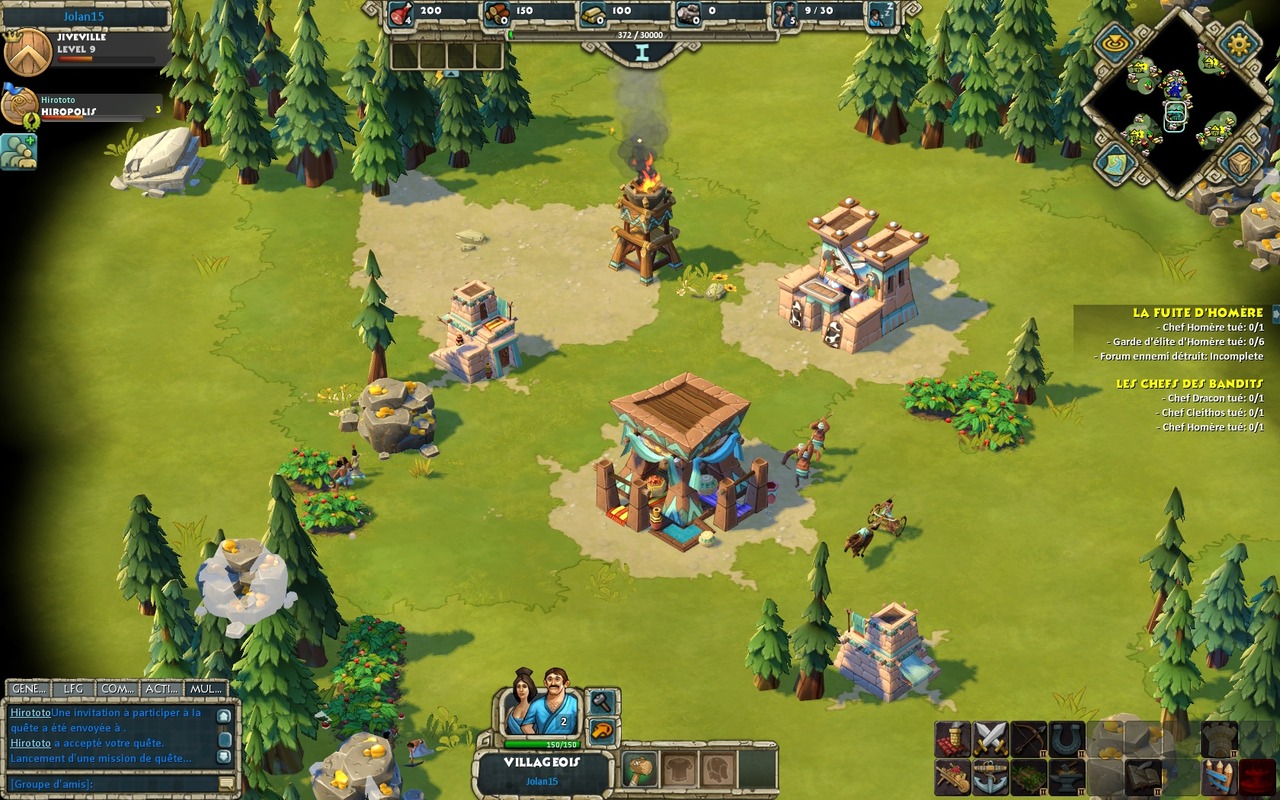Select the Hirototo party member portrait
Screen dimensions: 1280x800
coord(18,106)
